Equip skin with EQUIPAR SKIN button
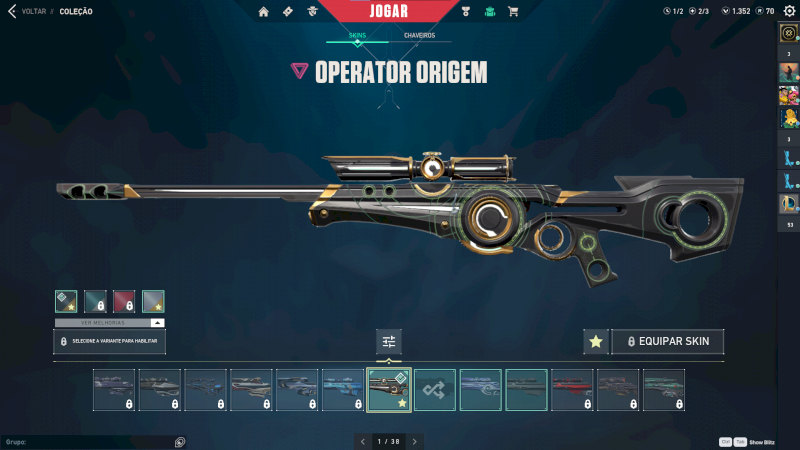The height and width of the screenshot is (450, 800). click(x=668, y=342)
